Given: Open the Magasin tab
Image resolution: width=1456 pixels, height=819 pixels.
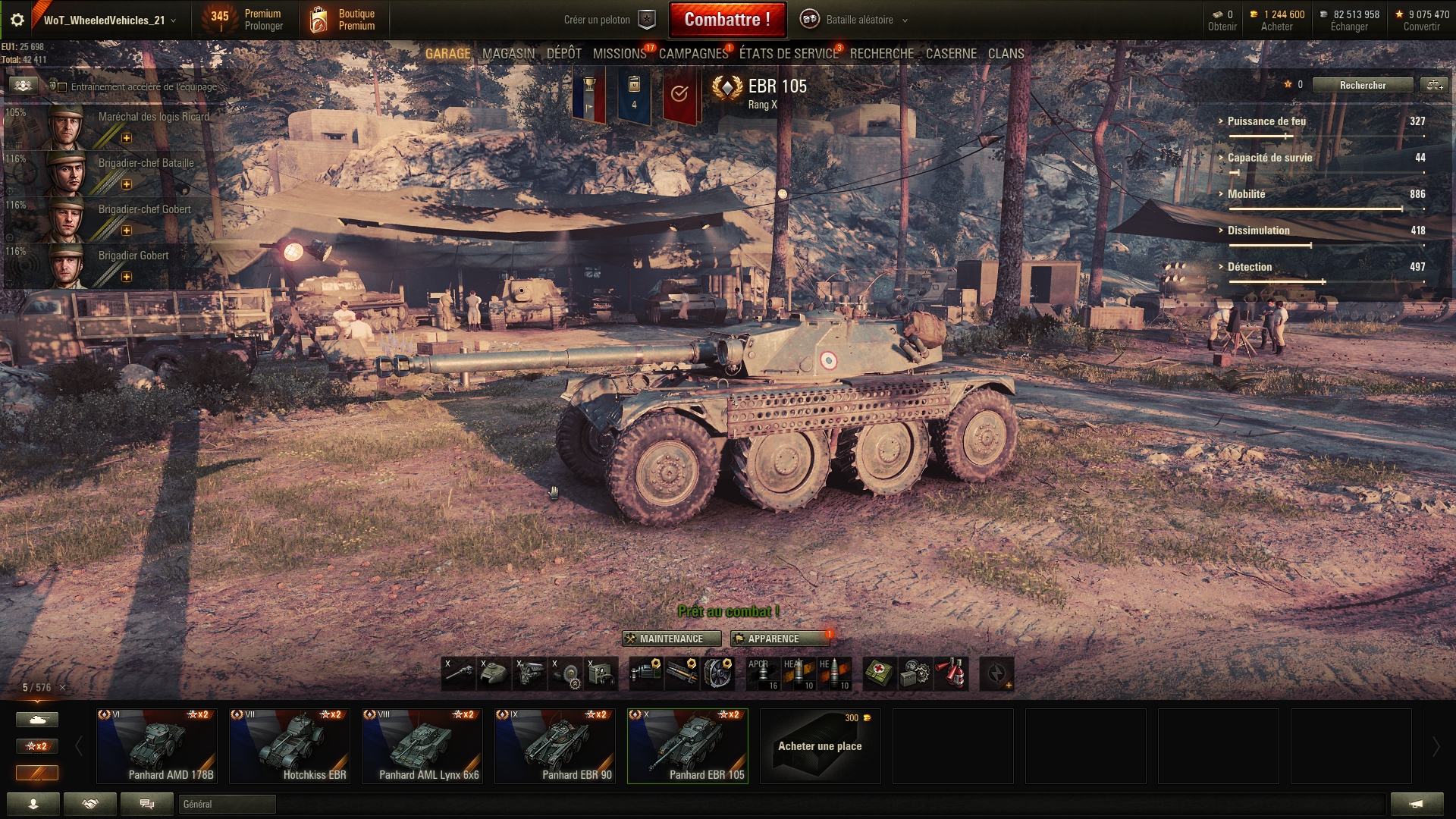Looking at the screenshot, I should click(508, 54).
